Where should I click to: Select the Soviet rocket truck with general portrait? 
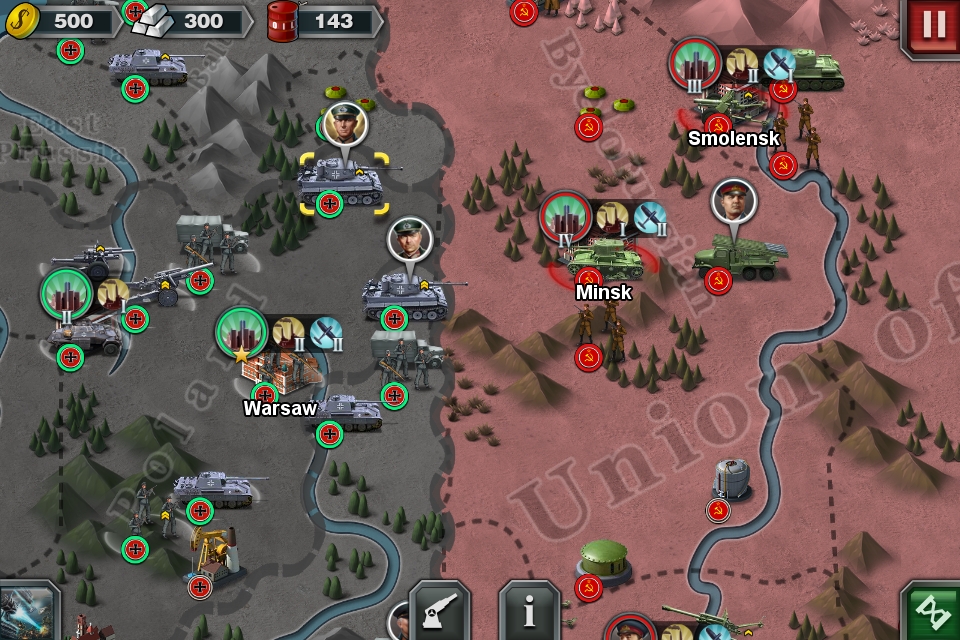[x=738, y=257]
